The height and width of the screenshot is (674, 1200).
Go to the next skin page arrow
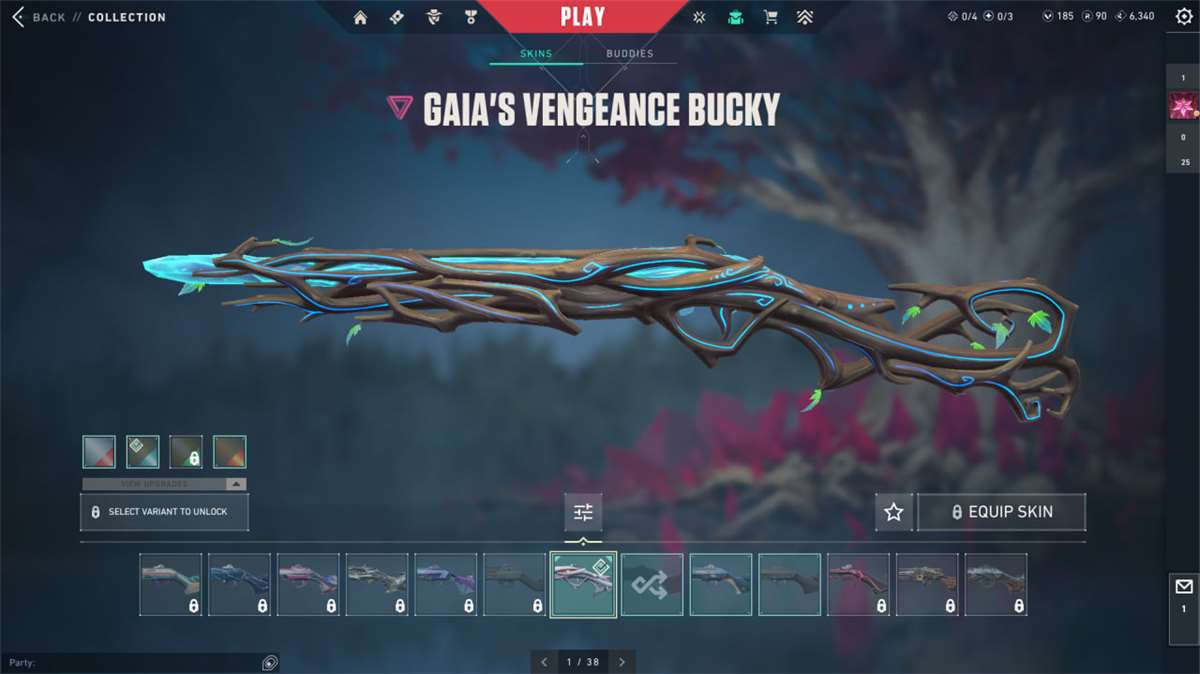pos(622,662)
